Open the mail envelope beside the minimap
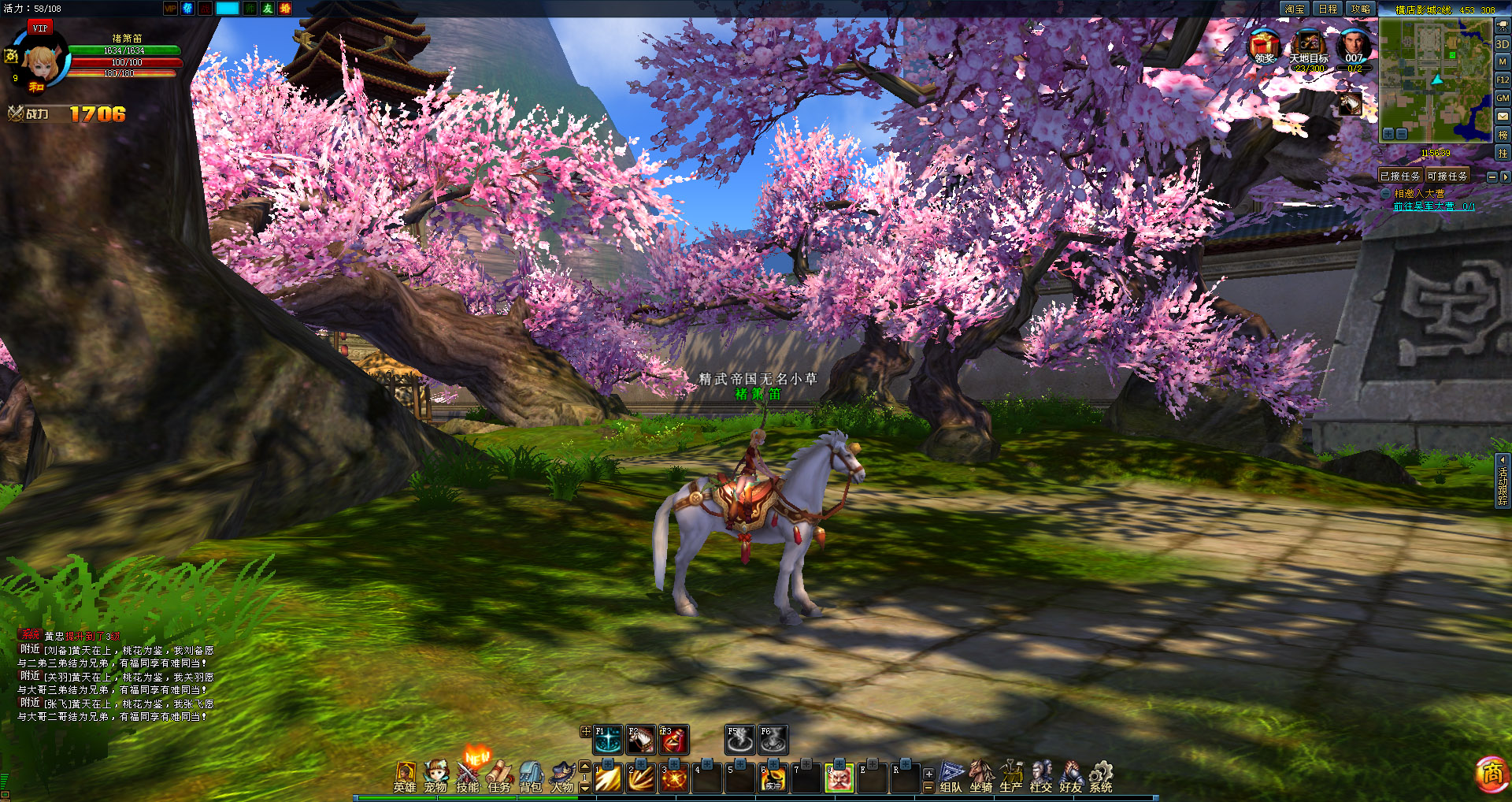This screenshot has width=1512, height=802. pos(1503,117)
